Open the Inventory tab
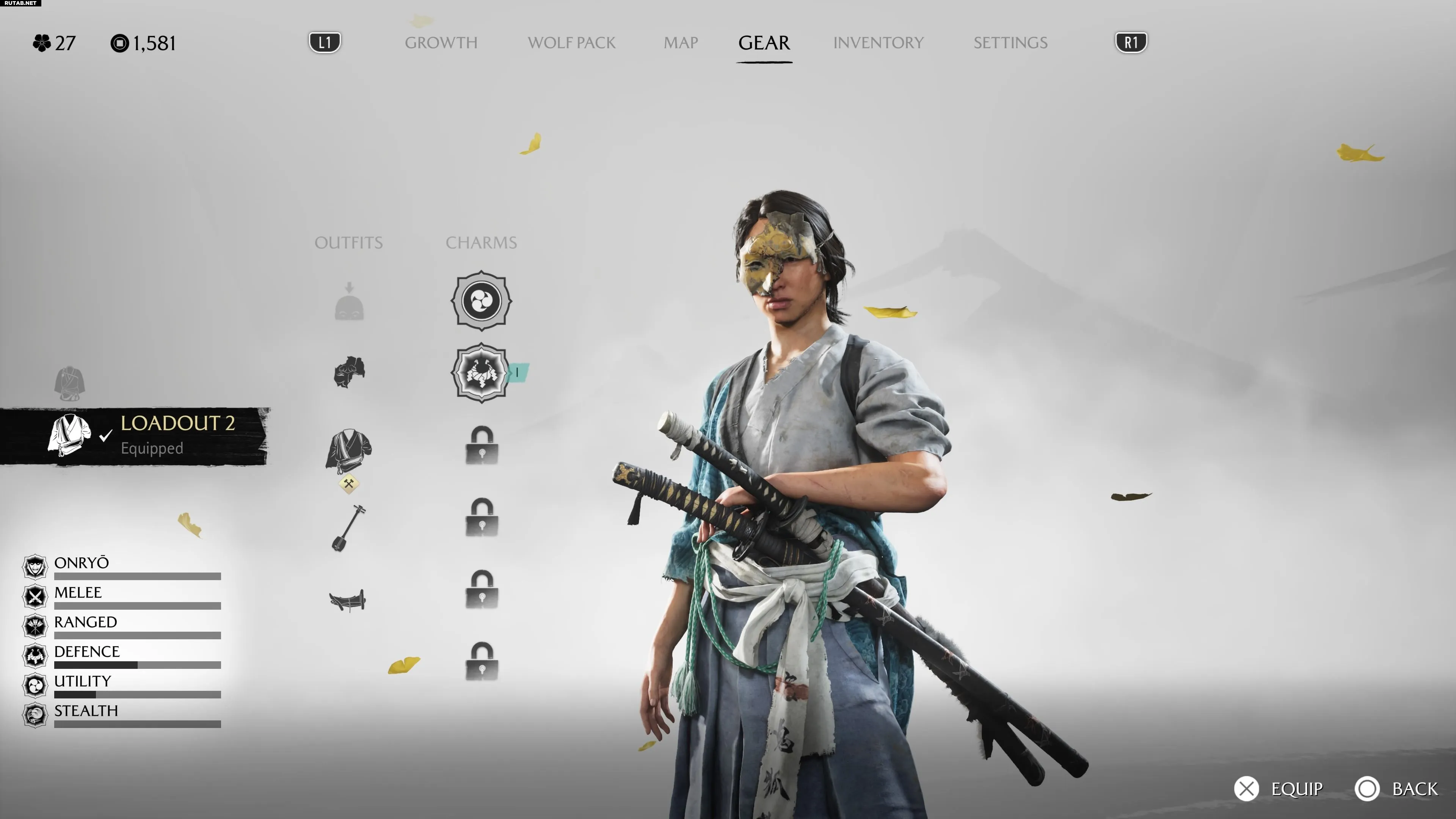The width and height of the screenshot is (1456, 819). 878,43
